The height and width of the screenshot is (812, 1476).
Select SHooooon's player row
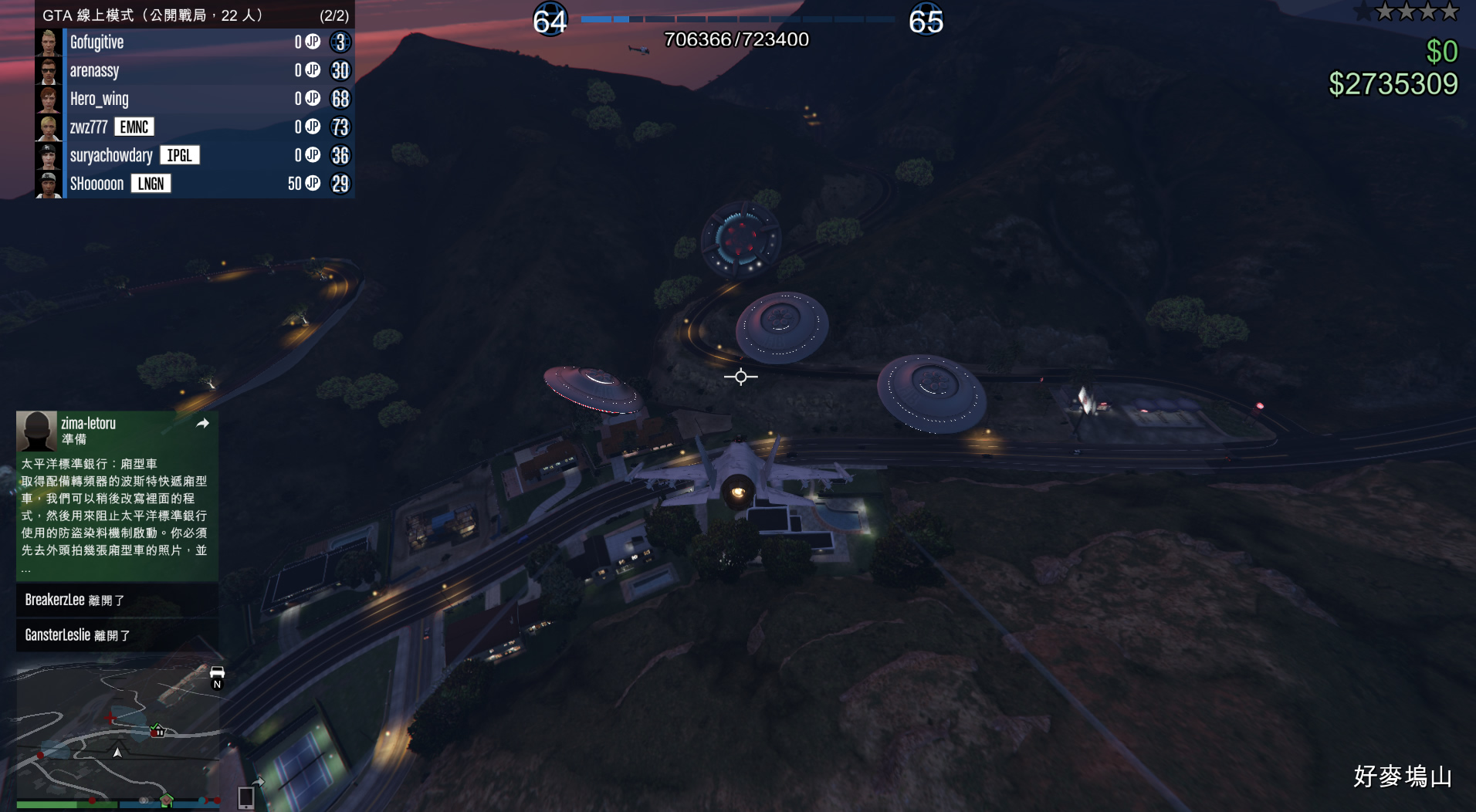[x=193, y=184]
